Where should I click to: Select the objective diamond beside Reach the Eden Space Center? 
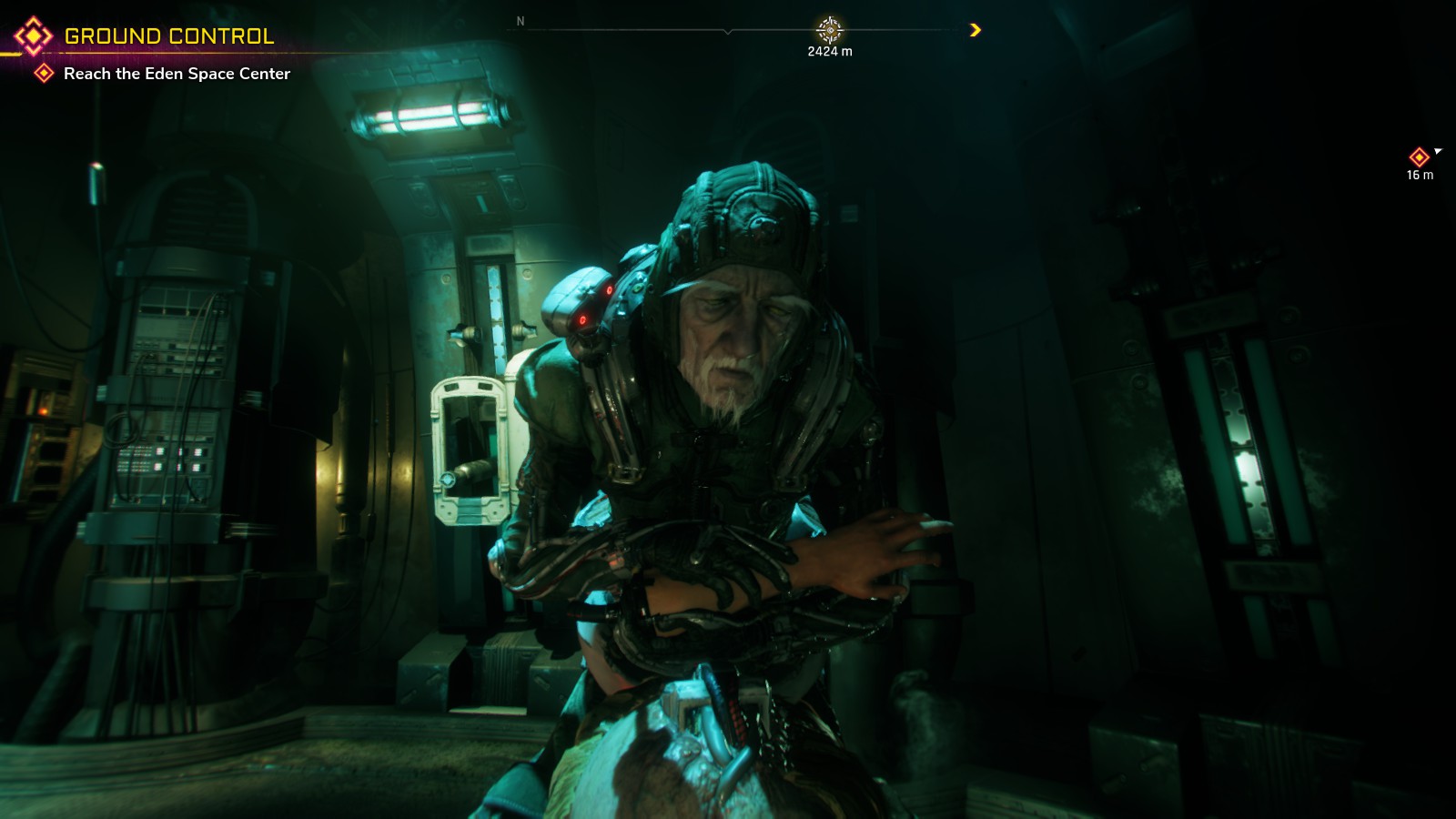click(x=43, y=75)
